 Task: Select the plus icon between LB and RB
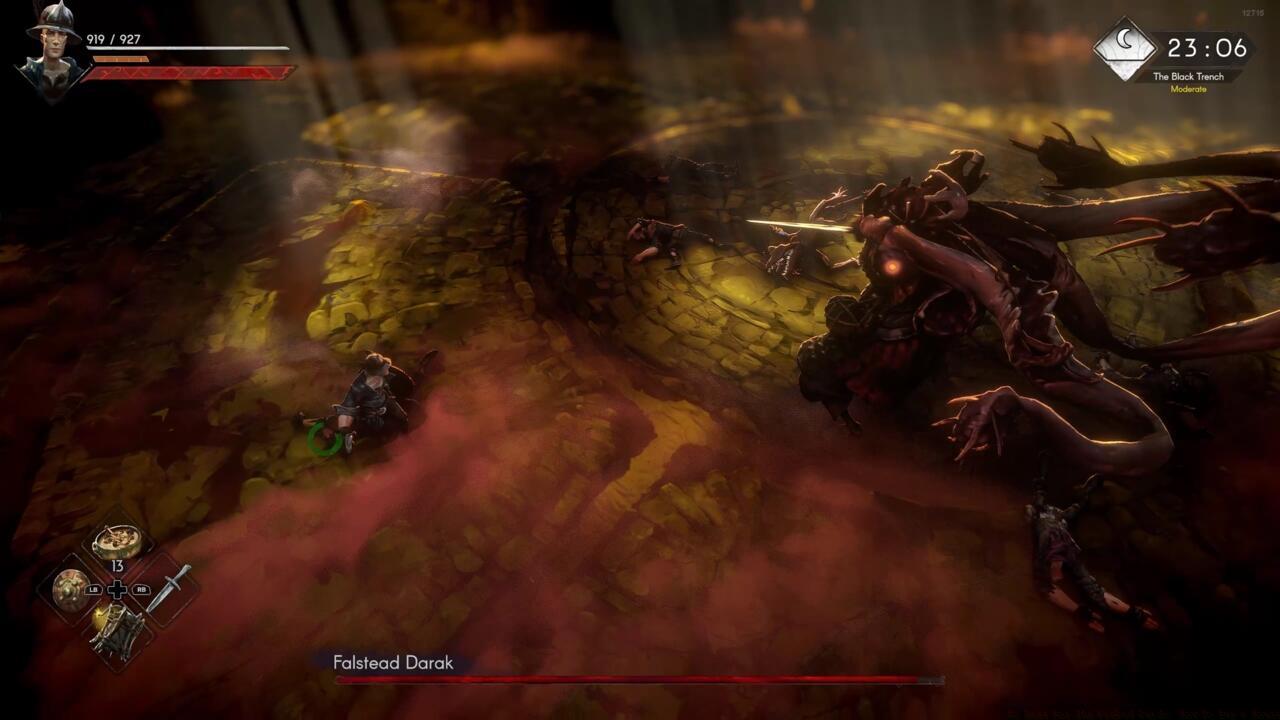click(116, 589)
